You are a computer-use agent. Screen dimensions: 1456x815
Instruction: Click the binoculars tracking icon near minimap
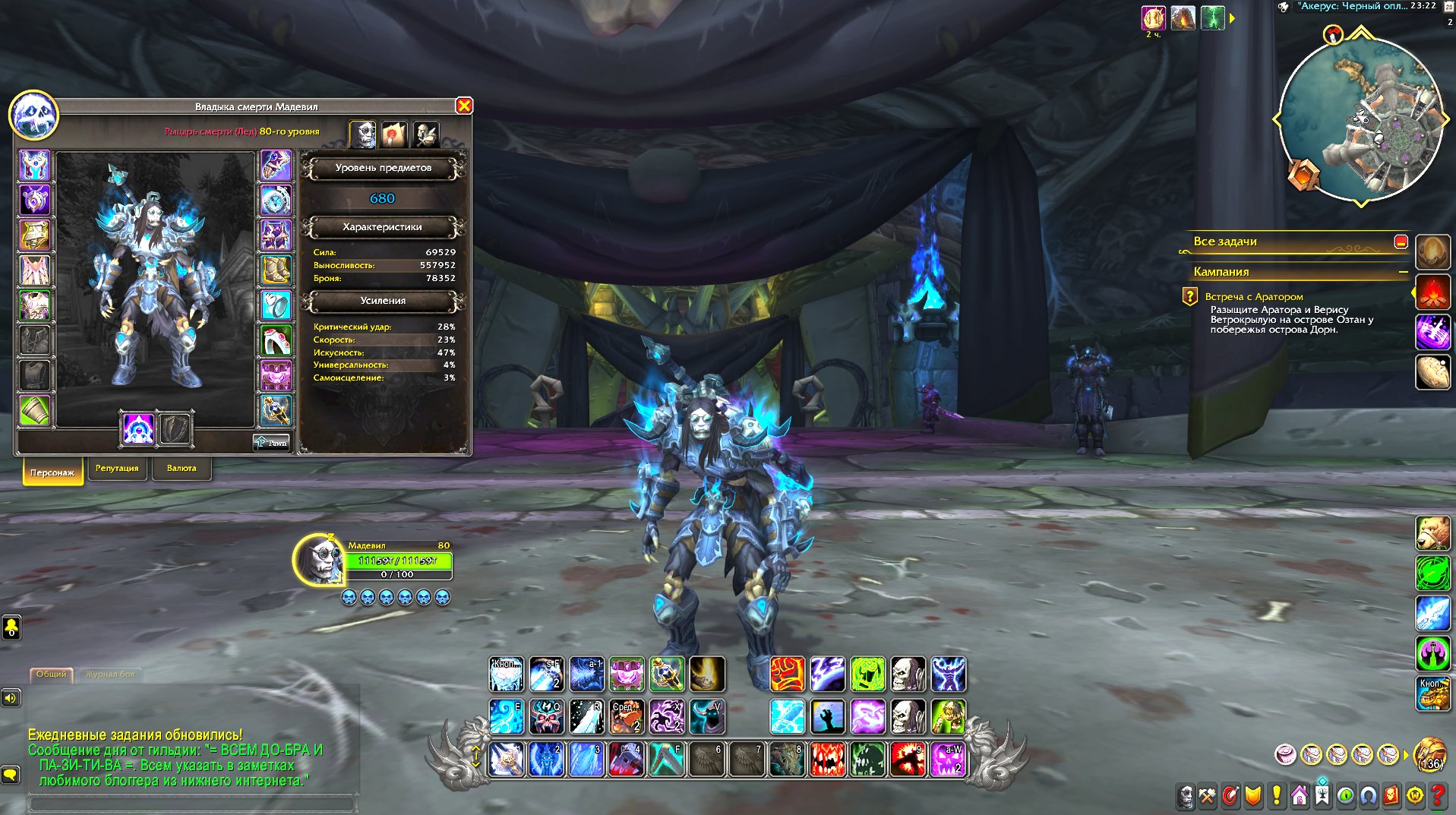pos(1284,8)
